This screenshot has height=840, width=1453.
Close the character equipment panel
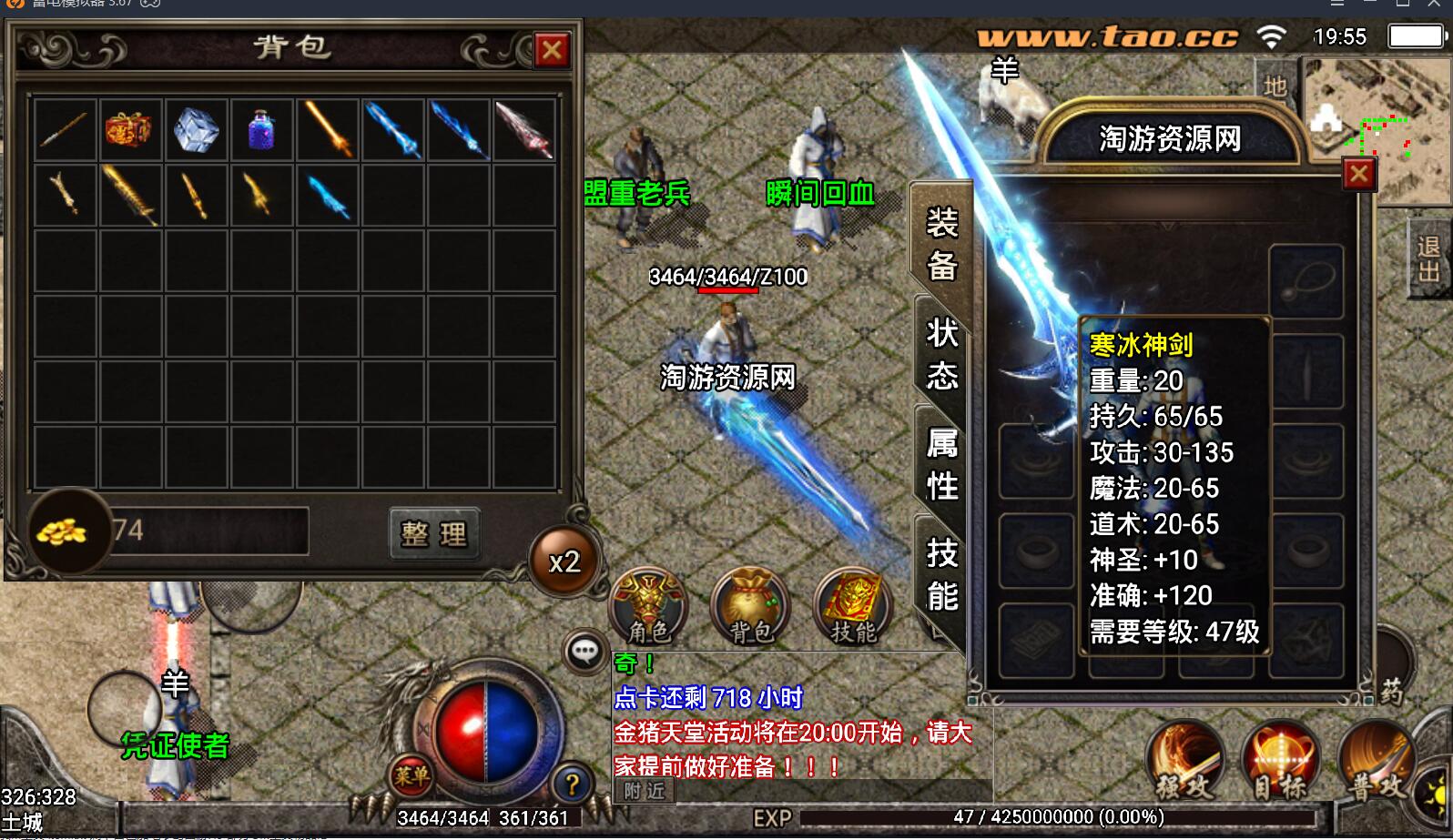click(1358, 173)
